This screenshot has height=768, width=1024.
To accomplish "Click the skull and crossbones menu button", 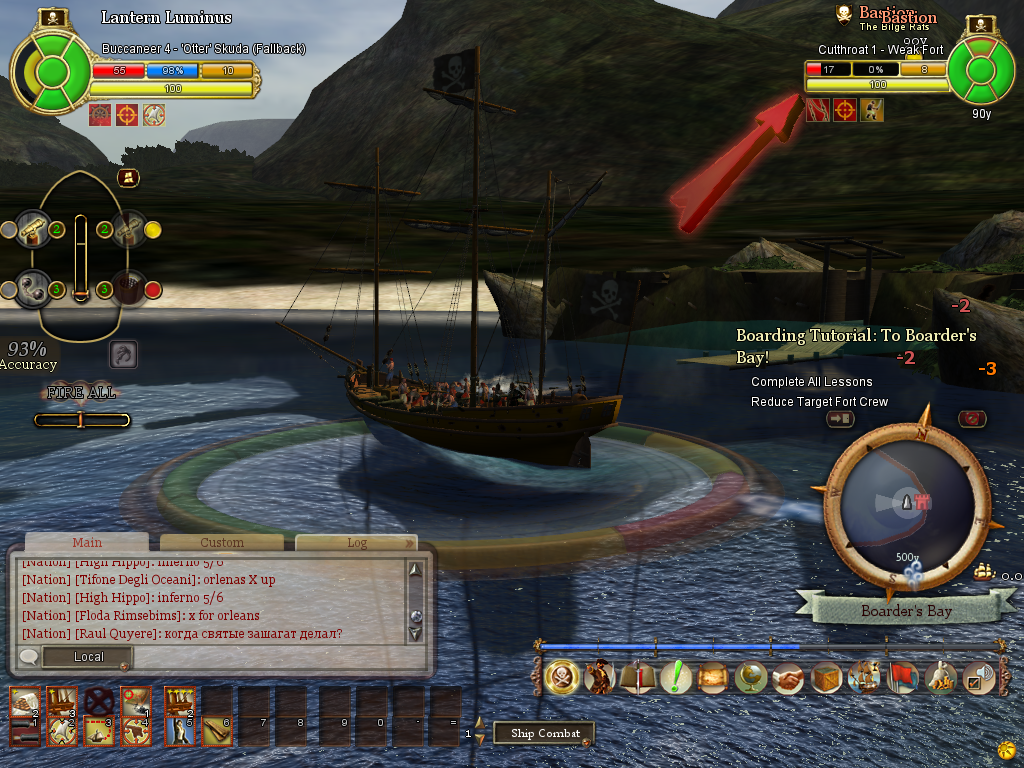I will [561, 678].
